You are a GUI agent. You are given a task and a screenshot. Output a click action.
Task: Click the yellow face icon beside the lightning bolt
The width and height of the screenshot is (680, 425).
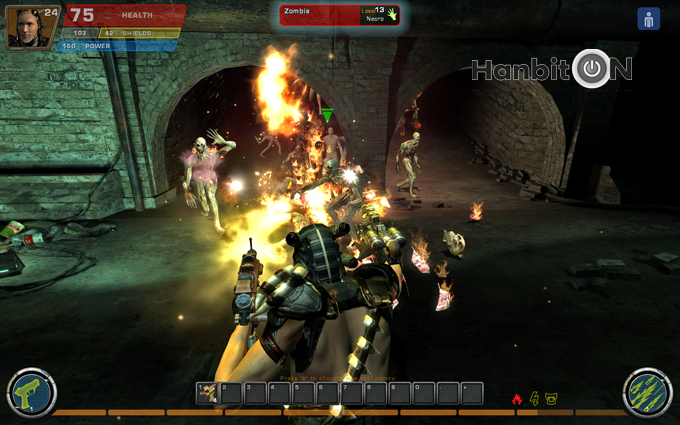[x=552, y=399]
